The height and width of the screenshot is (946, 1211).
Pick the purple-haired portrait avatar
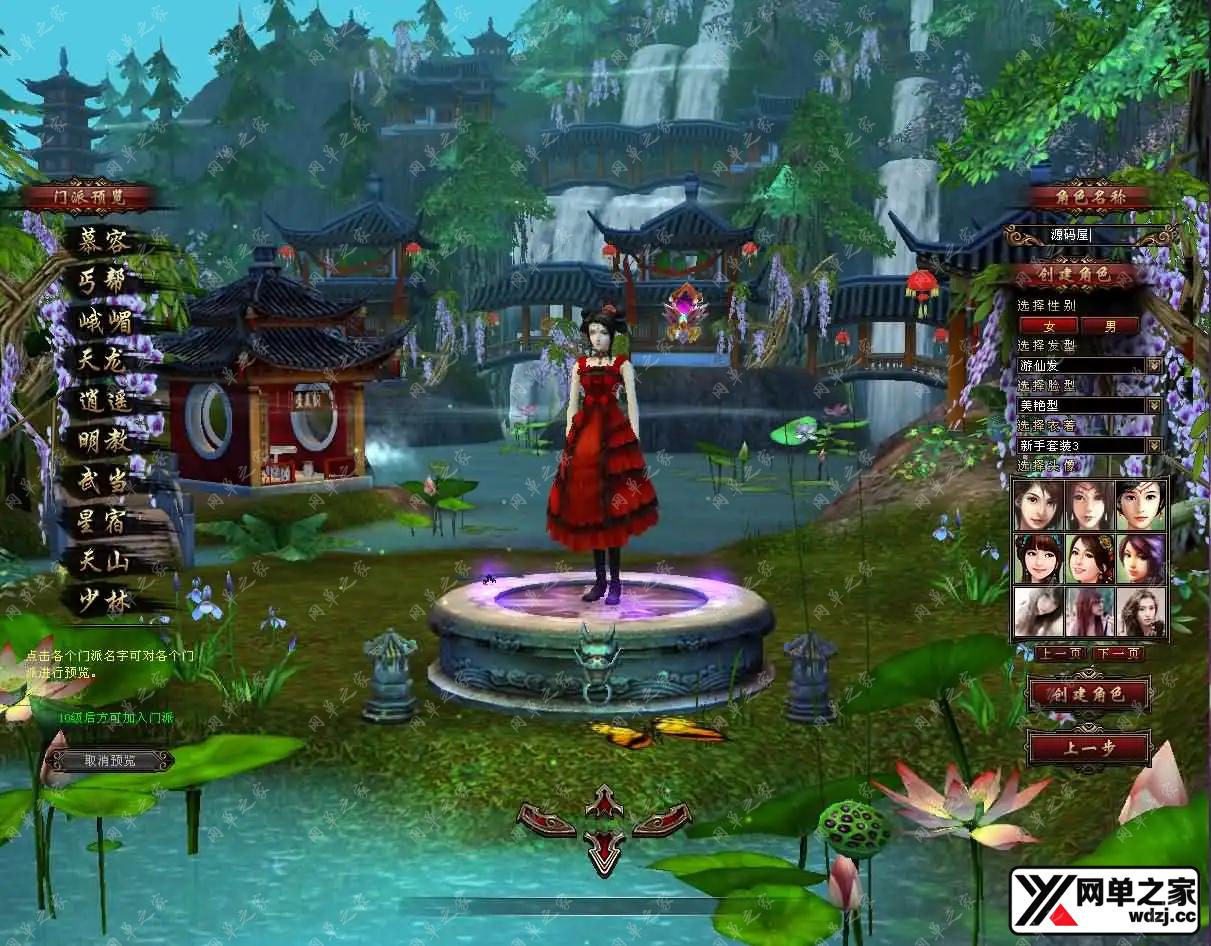pos(1141,558)
